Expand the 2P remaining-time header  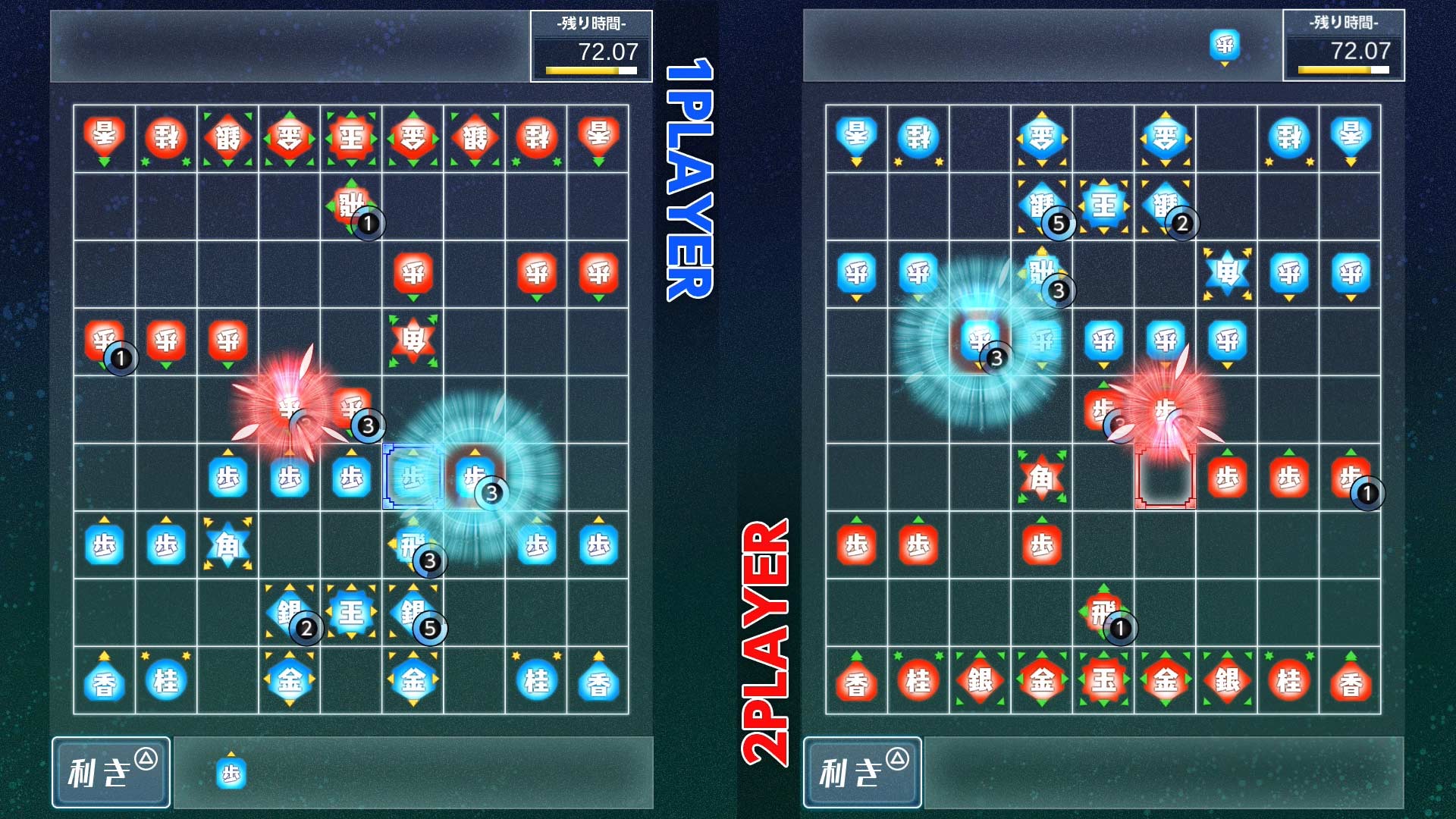pyautogui.click(x=1343, y=23)
